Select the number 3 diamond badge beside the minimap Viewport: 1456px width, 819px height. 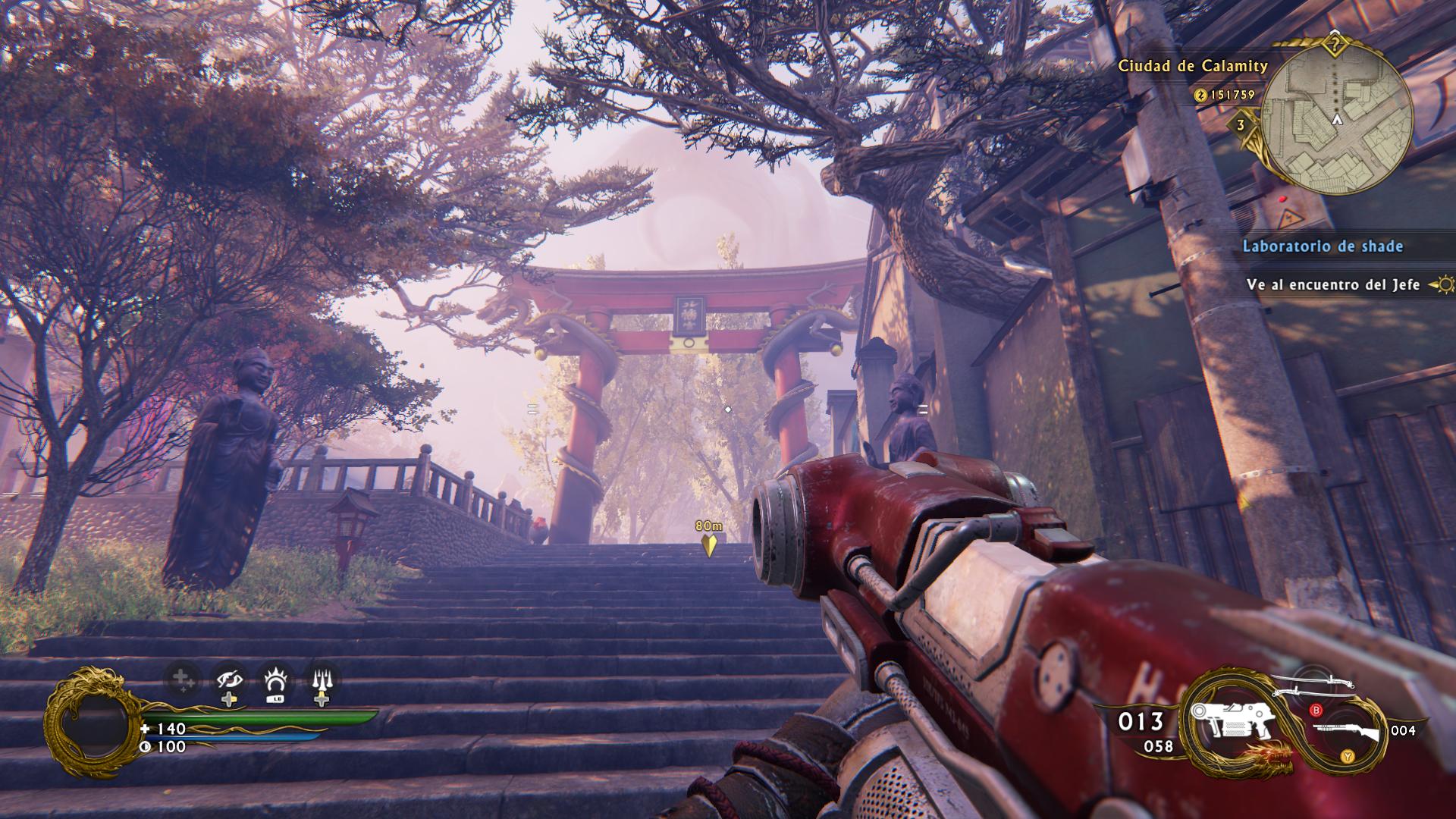1241,125
